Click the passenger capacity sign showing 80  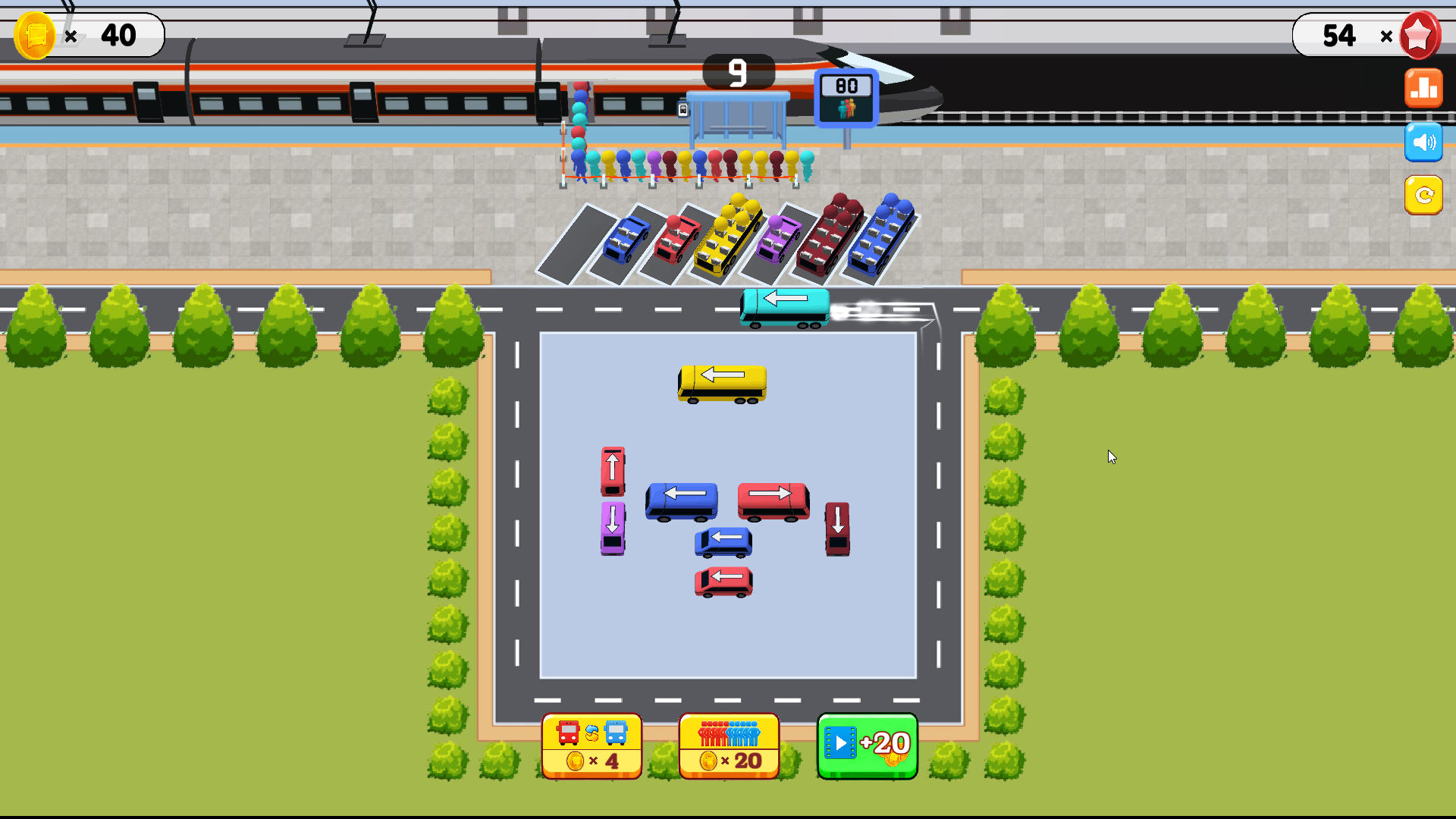tap(844, 97)
